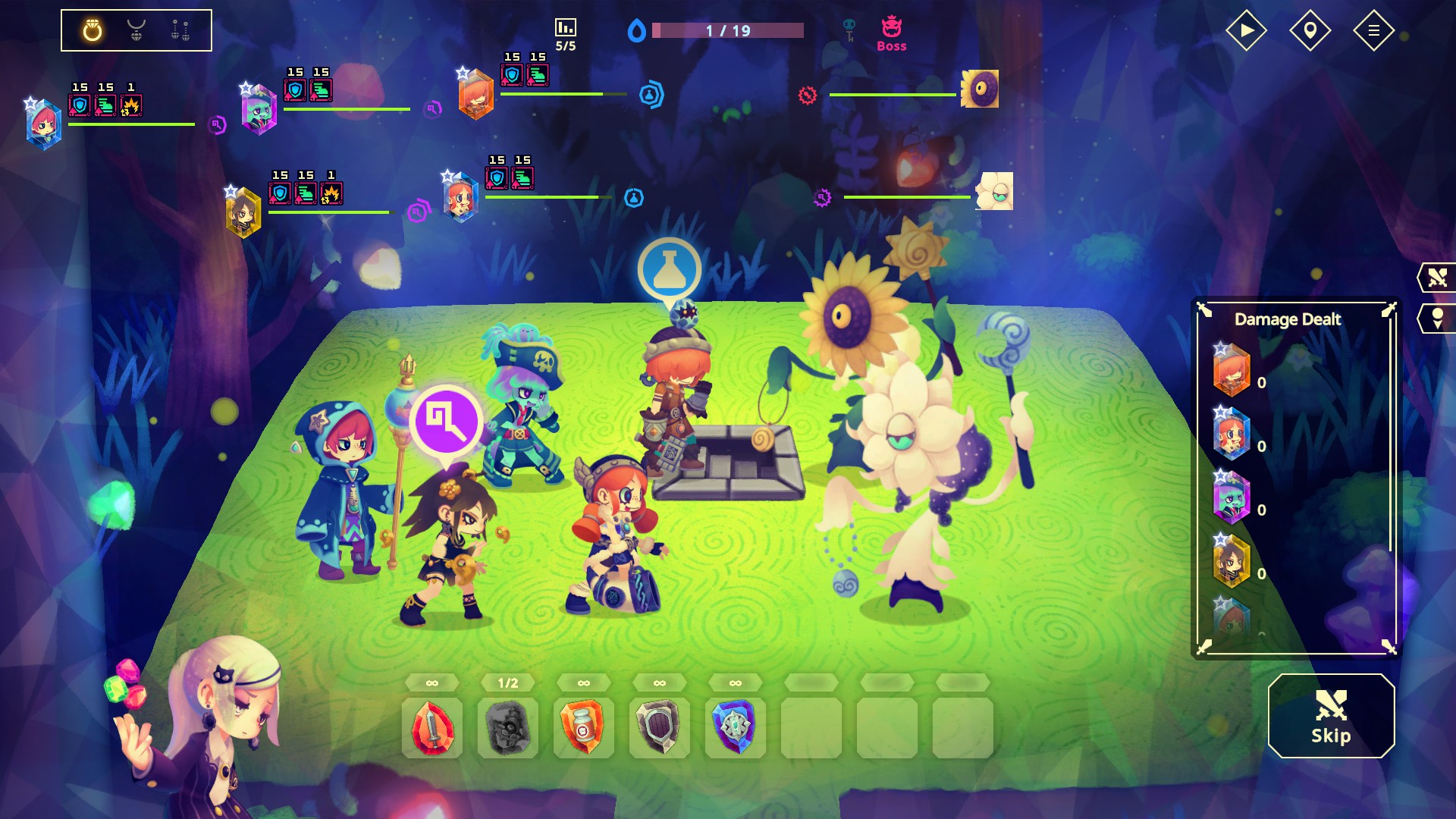Select the orange potion jar shield item
This screenshot has height=819, width=1456.
[x=584, y=728]
